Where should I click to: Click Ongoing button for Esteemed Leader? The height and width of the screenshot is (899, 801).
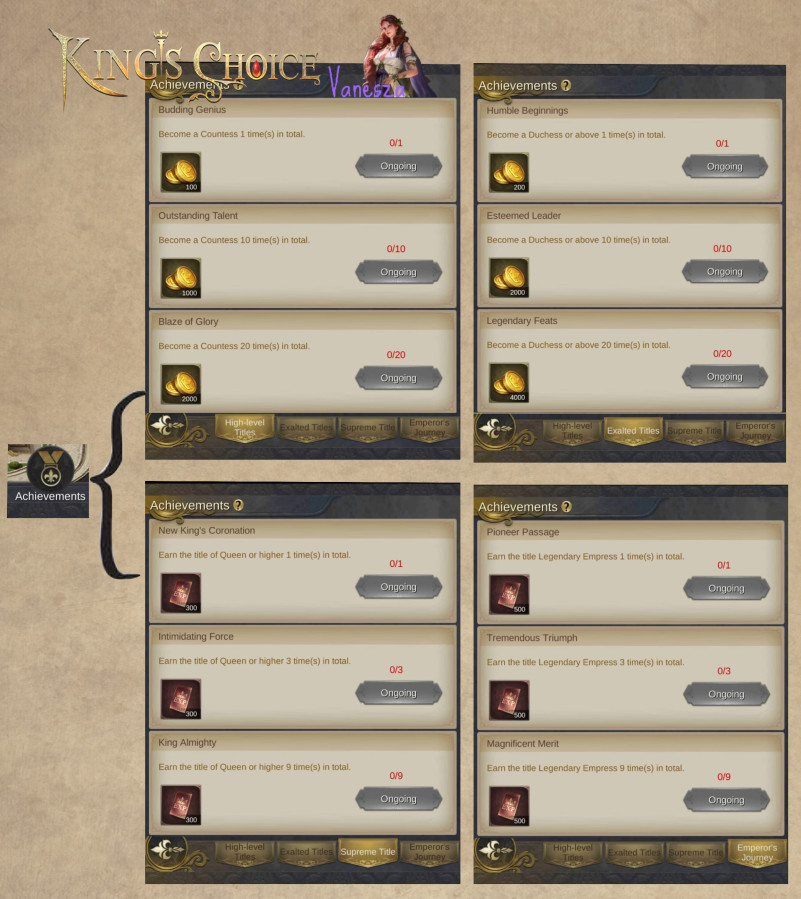tap(725, 271)
